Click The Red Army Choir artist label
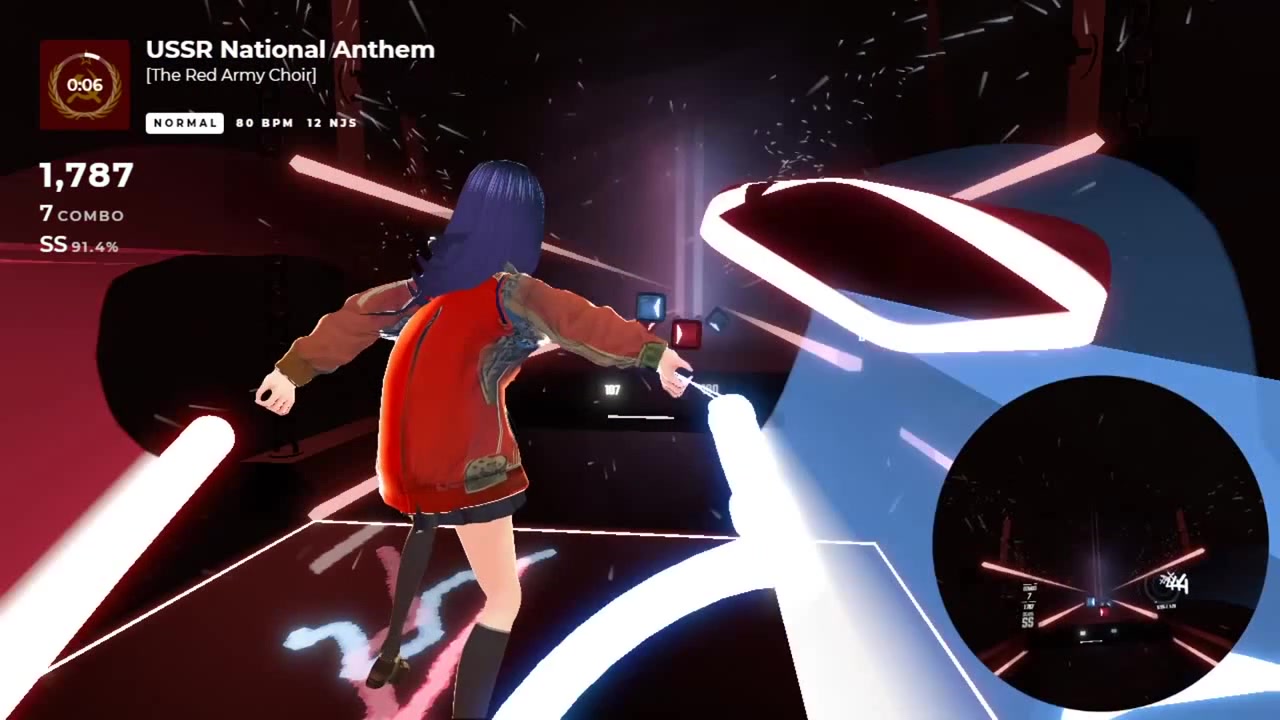Viewport: 1280px width, 720px height. (x=230, y=75)
